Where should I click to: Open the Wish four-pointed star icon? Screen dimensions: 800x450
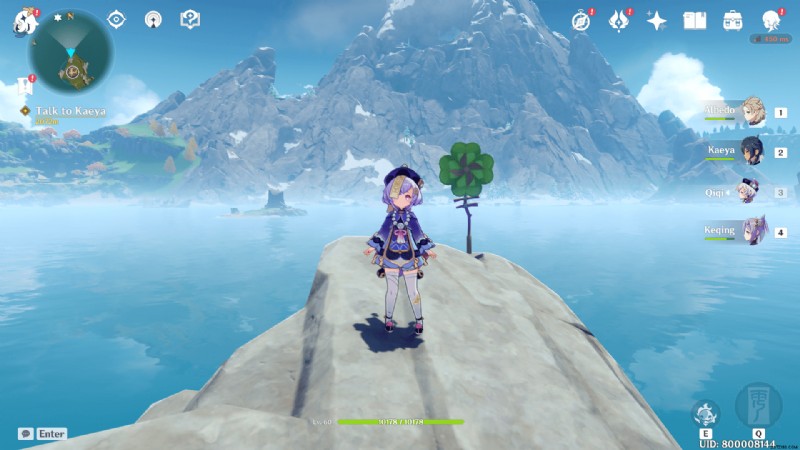[657, 21]
